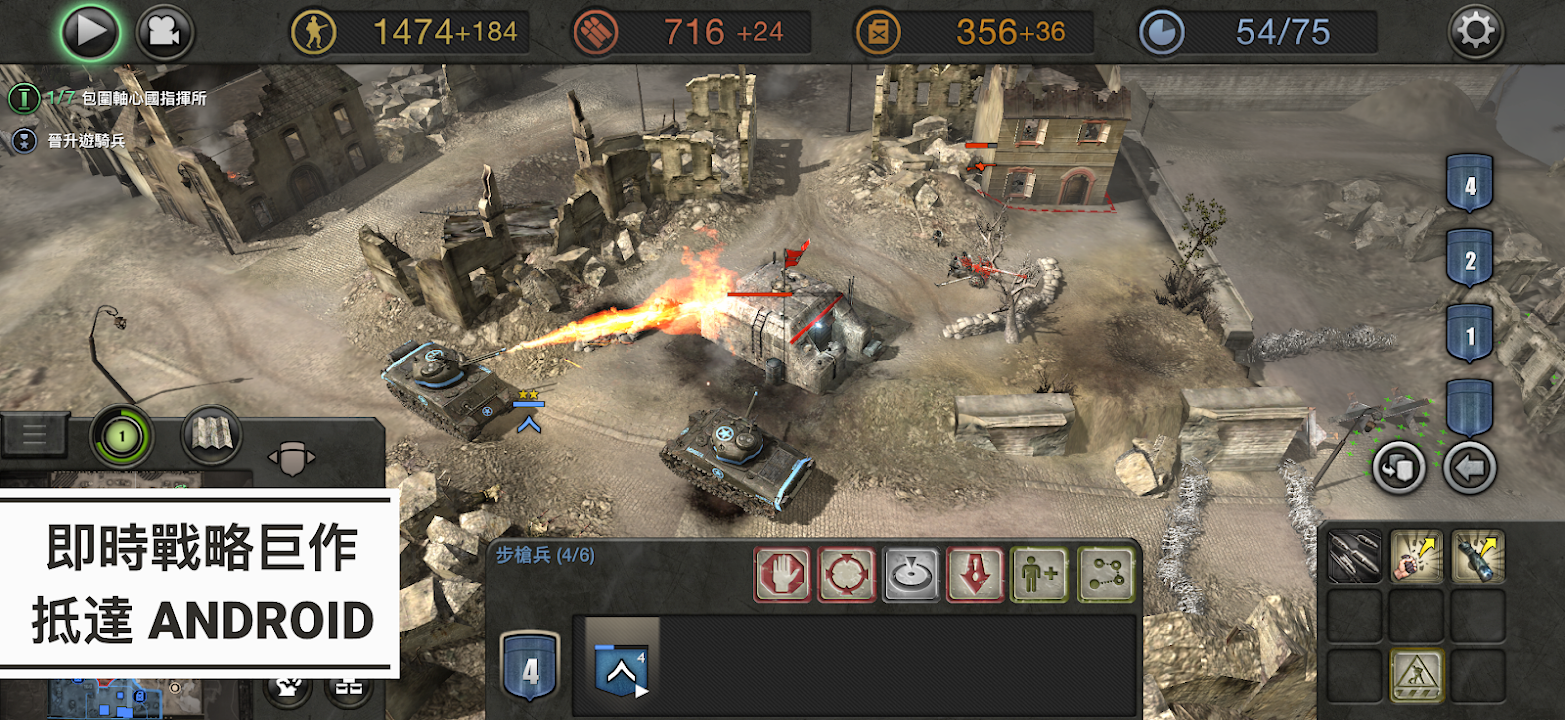The width and height of the screenshot is (1565, 720).
Task: Select control group shield number 2
Action: pos(1469,260)
